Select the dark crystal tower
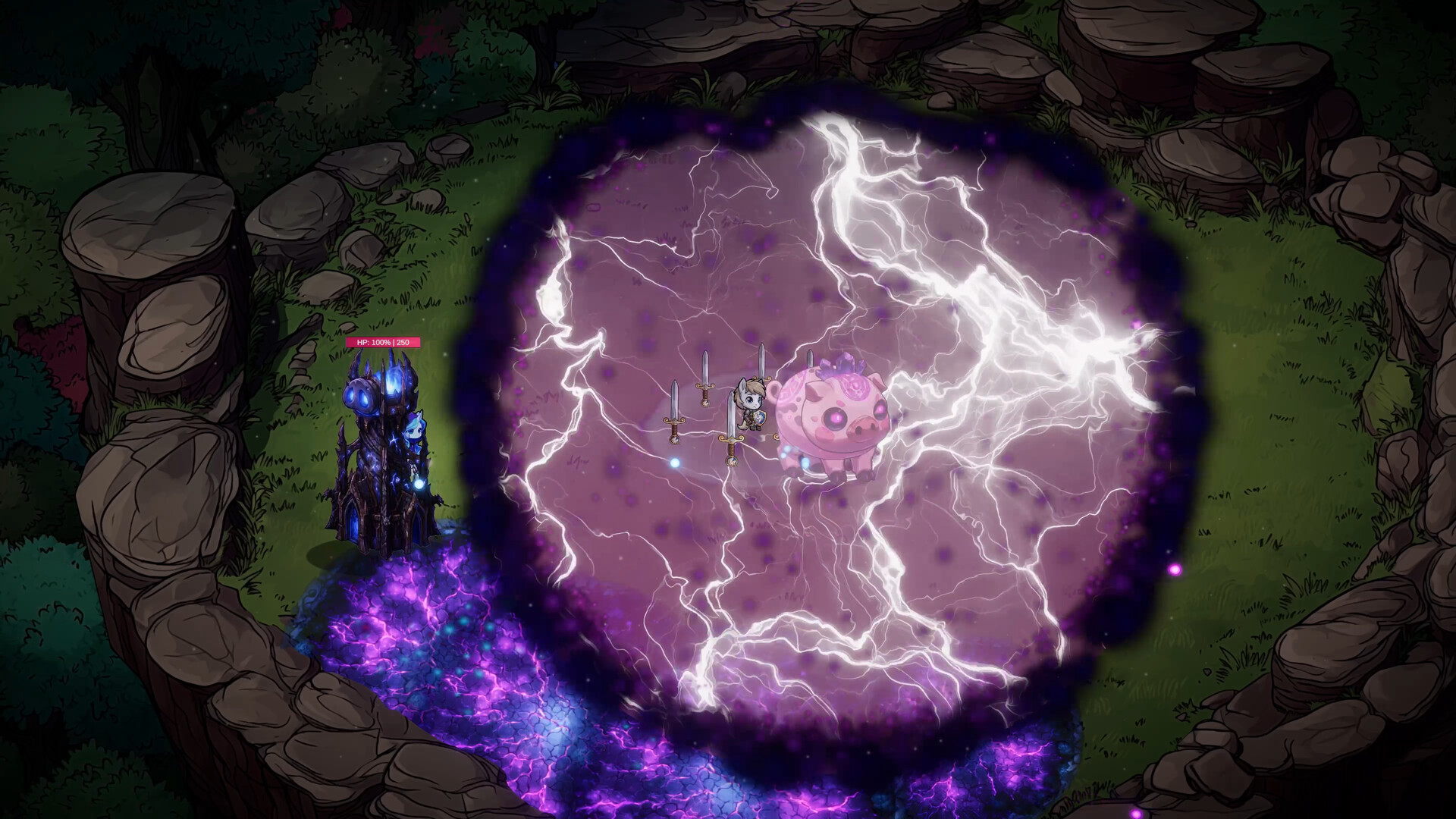 click(378, 455)
